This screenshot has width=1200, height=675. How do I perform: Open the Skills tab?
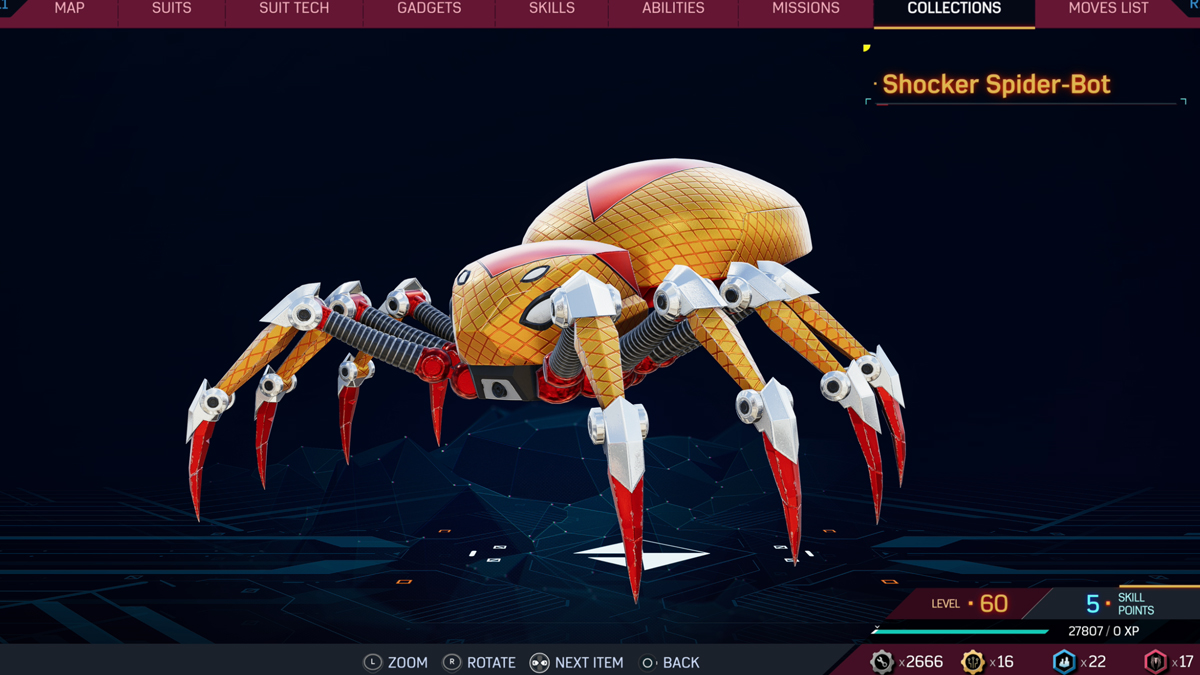coord(552,9)
